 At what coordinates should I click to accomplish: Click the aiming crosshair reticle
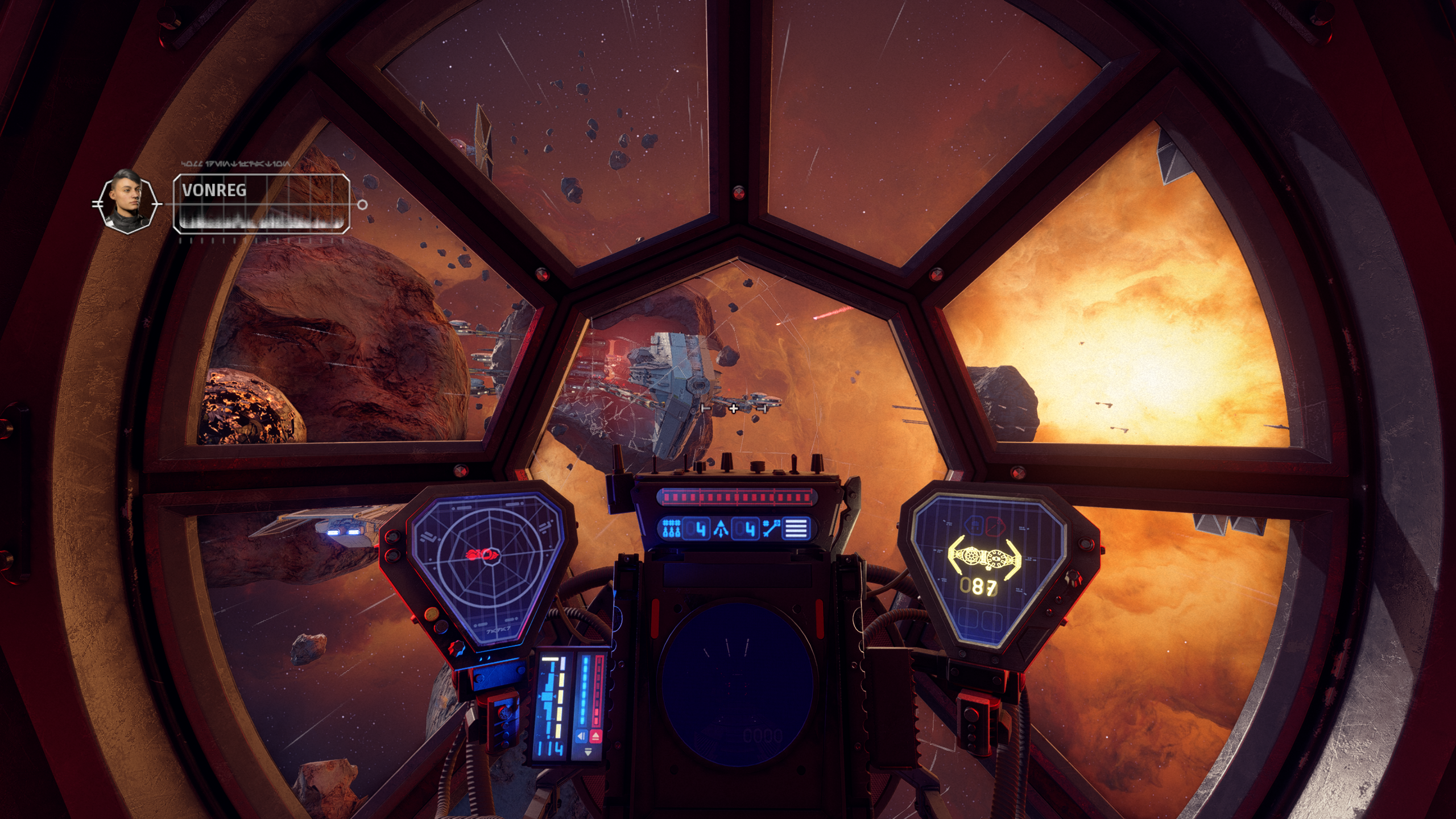(734, 408)
